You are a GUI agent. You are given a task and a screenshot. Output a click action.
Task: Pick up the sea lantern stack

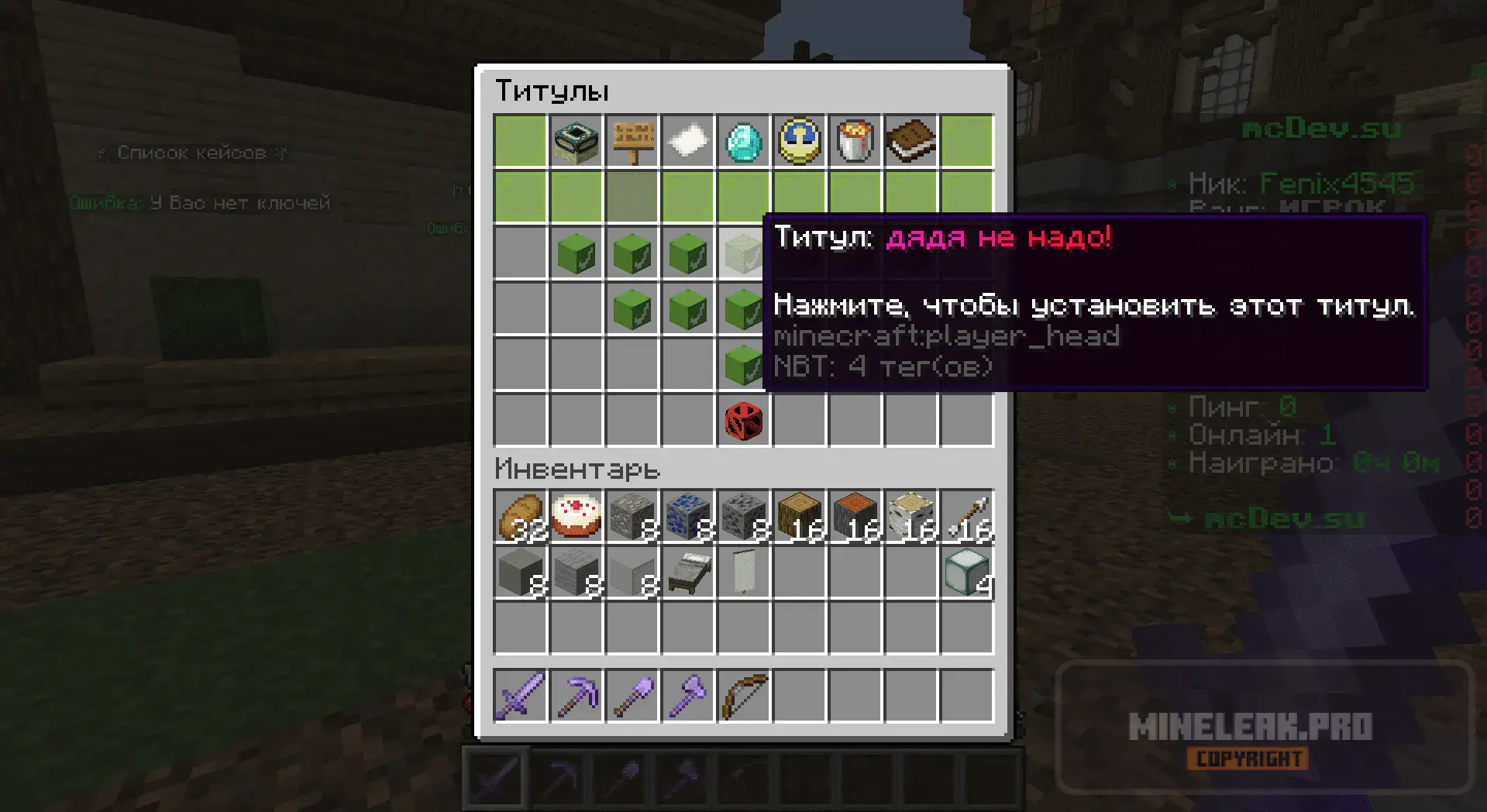tap(967, 573)
